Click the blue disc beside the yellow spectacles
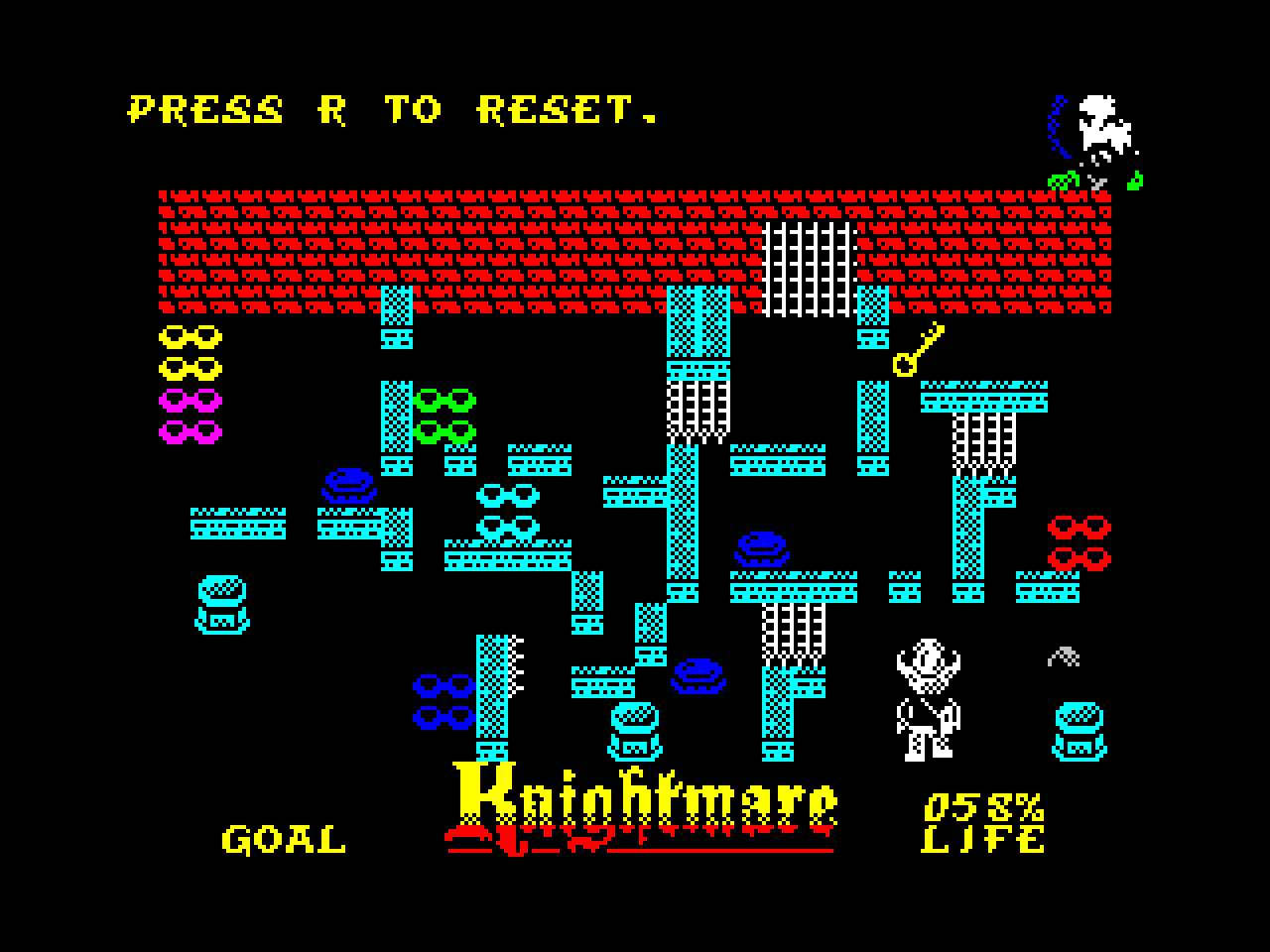Screen dimensions: 1270x952 coord(347,486)
